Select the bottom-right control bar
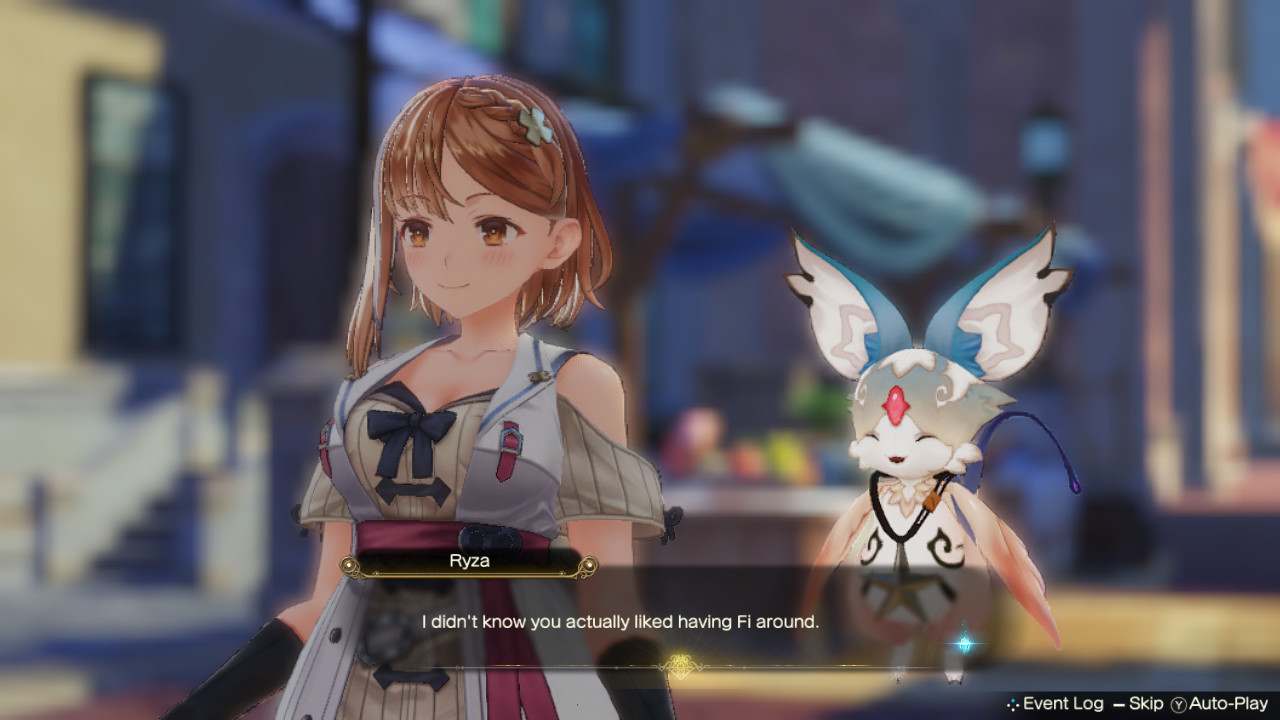 (x=1130, y=704)
